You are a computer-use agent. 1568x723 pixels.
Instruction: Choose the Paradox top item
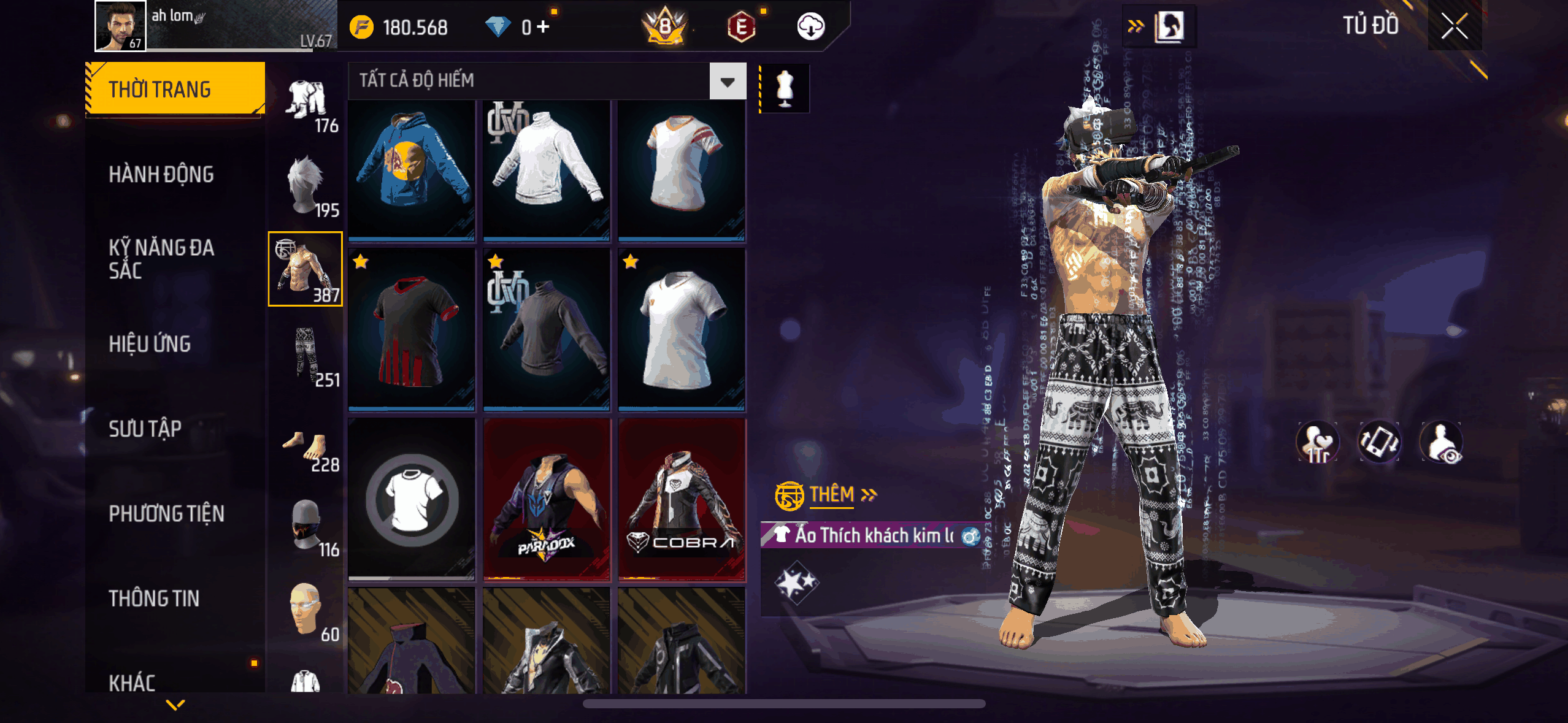point(547,500)
